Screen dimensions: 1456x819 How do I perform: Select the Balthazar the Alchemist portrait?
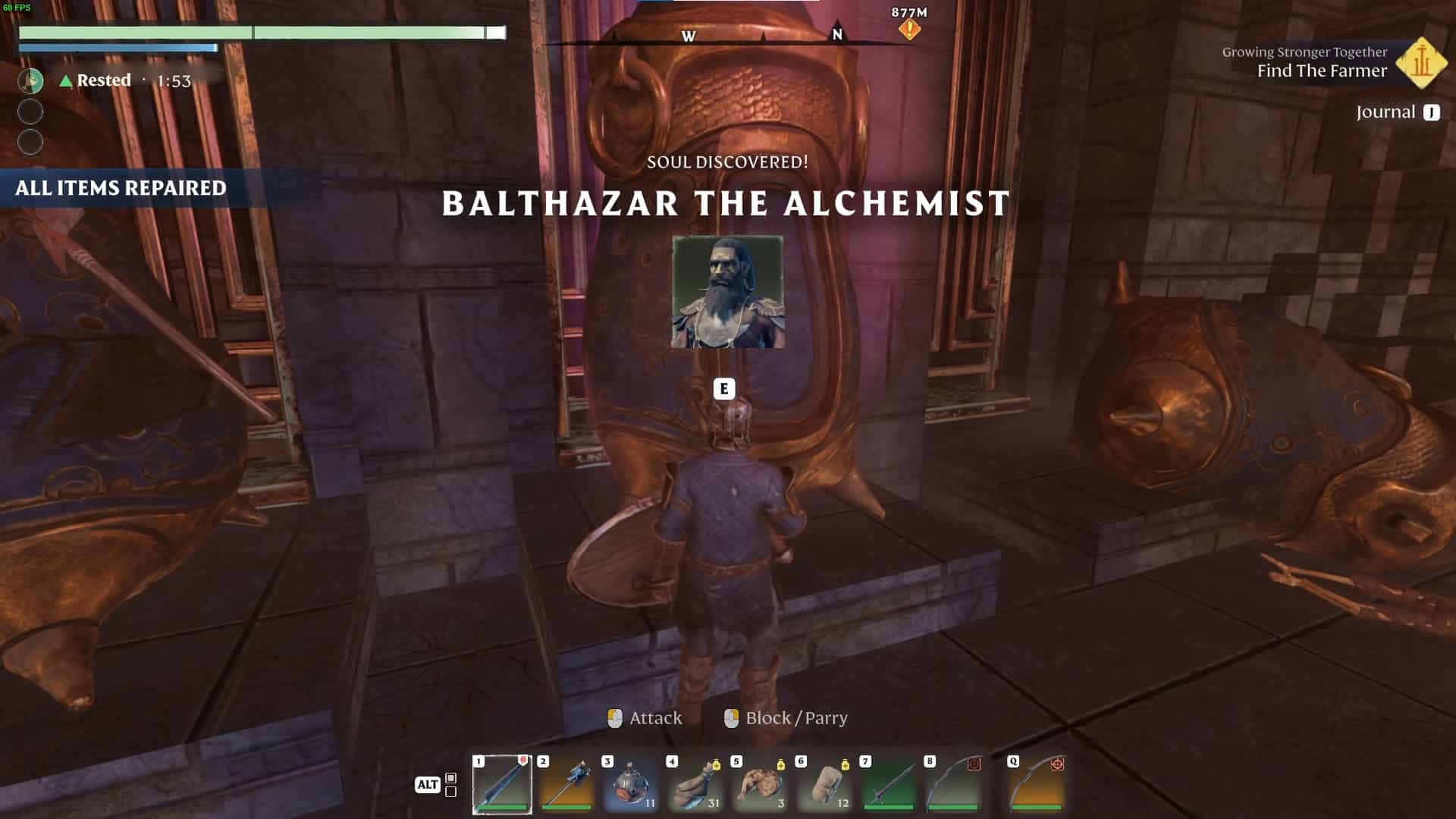click(x=727, y=292)
